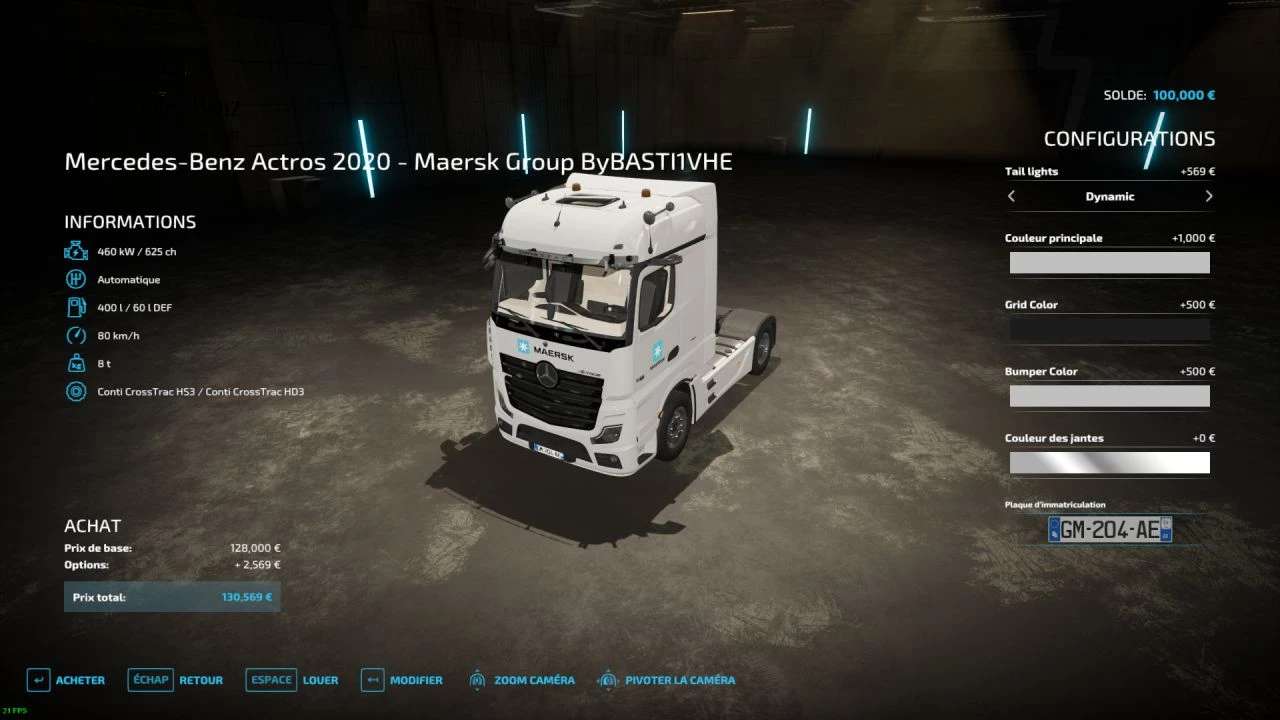
Task: Change the Grid Color swatch
Action: [1109, 329]
